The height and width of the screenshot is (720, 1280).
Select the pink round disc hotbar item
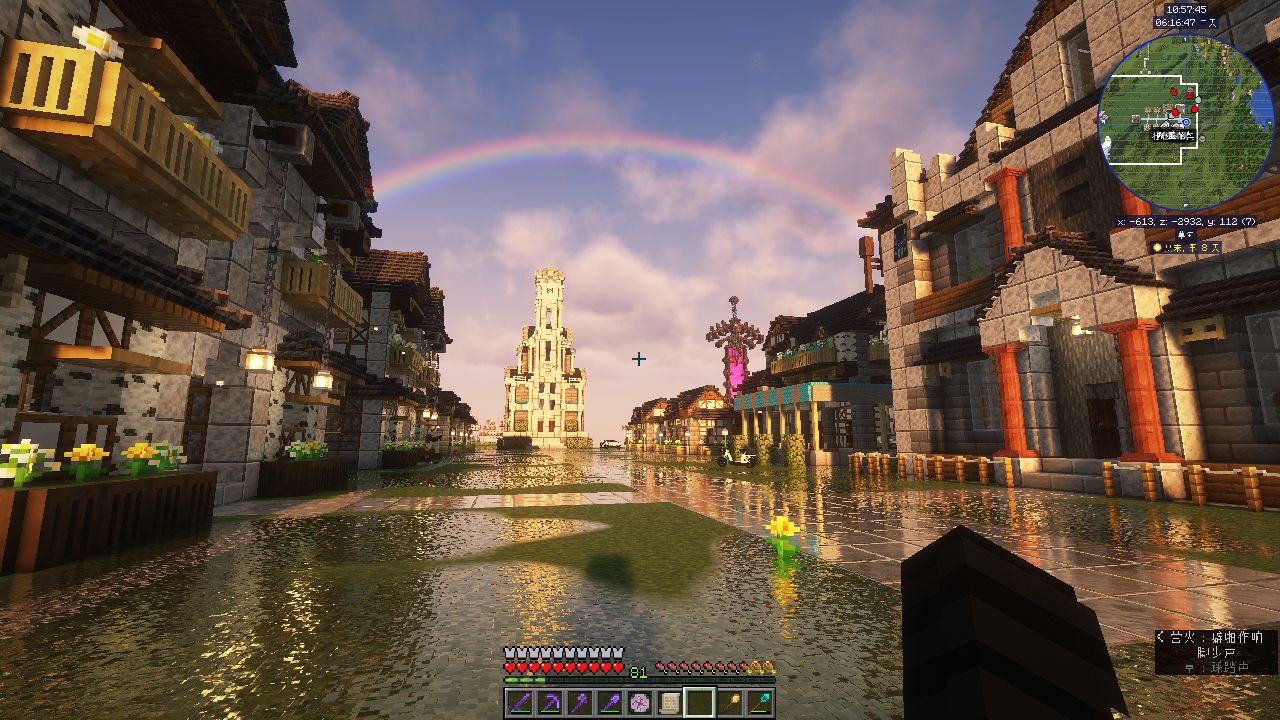coord(639,703)
